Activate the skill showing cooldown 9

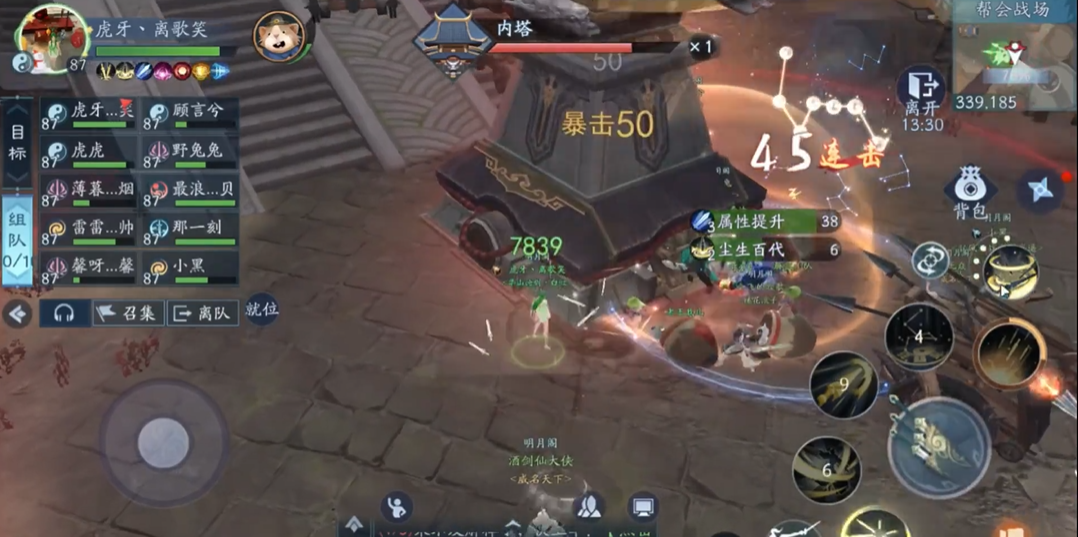pyautogui.click(x=843, y=383)
